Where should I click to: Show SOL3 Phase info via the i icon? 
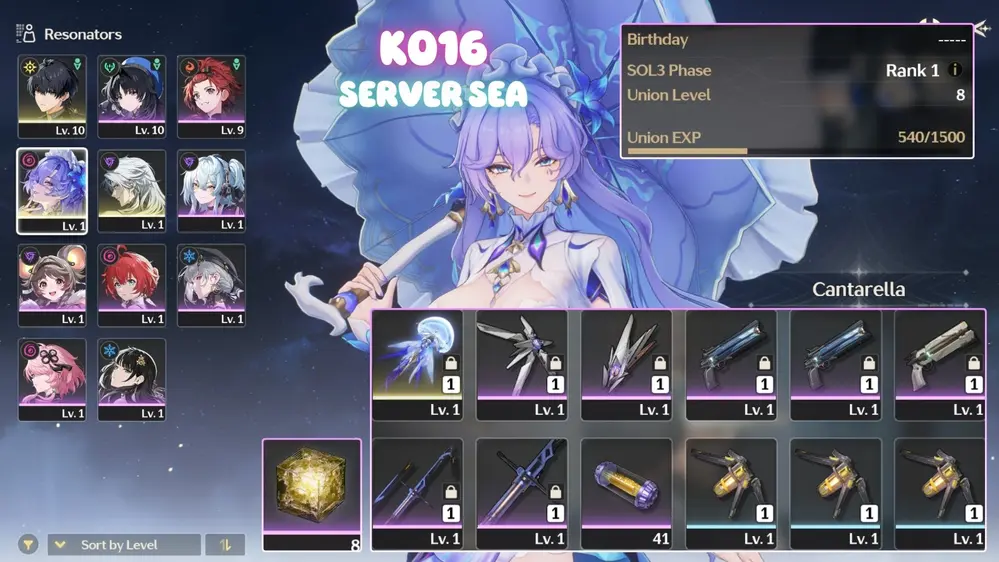(955, 71)
